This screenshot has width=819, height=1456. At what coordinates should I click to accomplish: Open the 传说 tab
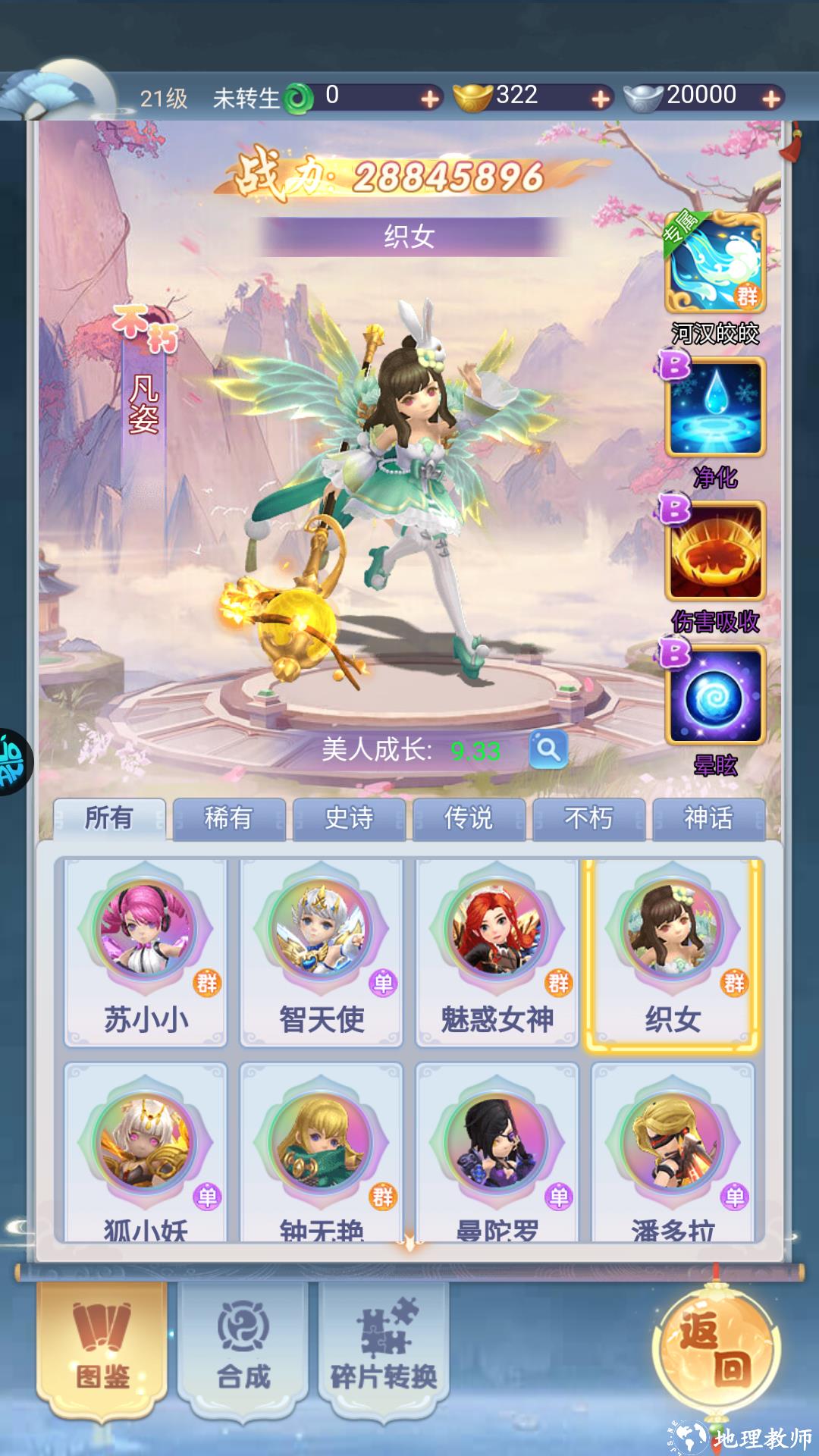[x=469, y=818]
